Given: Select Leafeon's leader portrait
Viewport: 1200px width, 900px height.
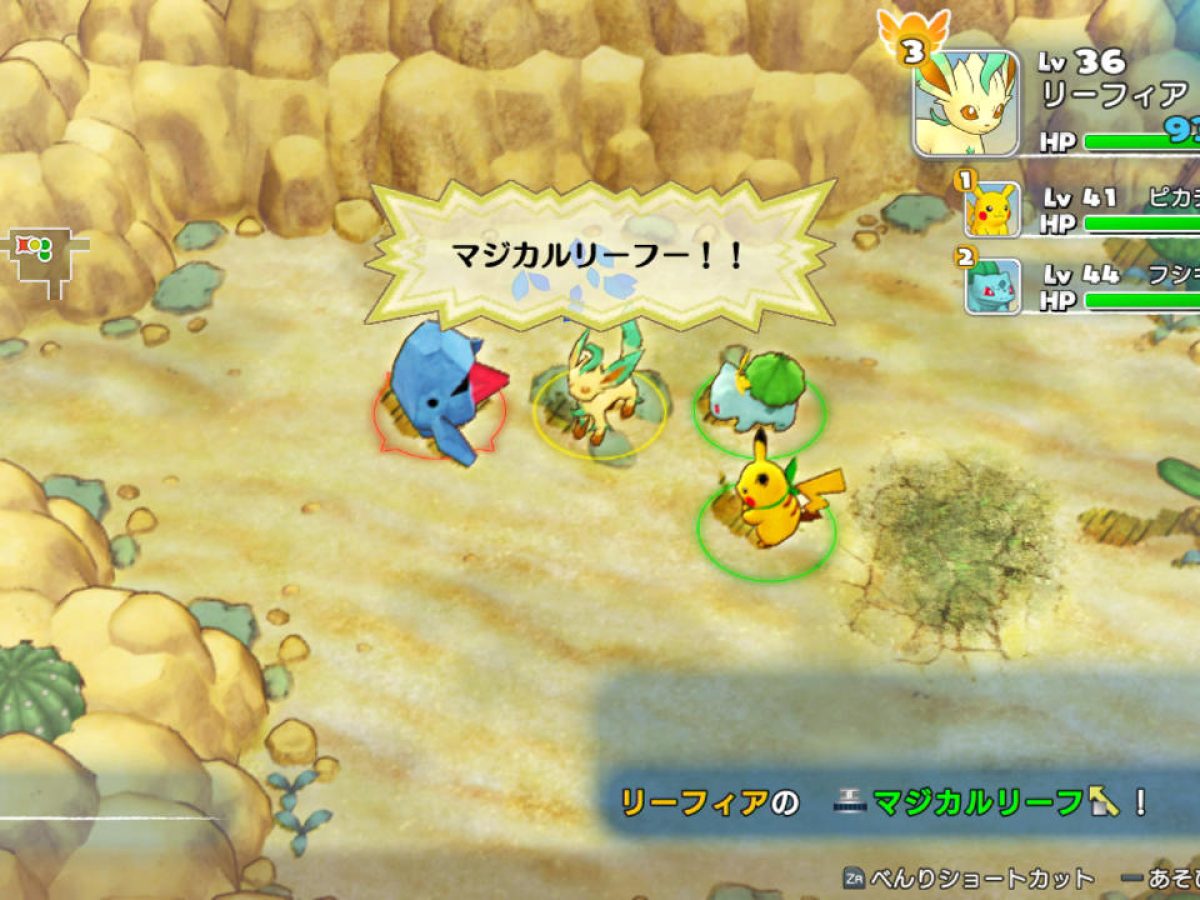Looking at the screenshot, I should point(966,103).
